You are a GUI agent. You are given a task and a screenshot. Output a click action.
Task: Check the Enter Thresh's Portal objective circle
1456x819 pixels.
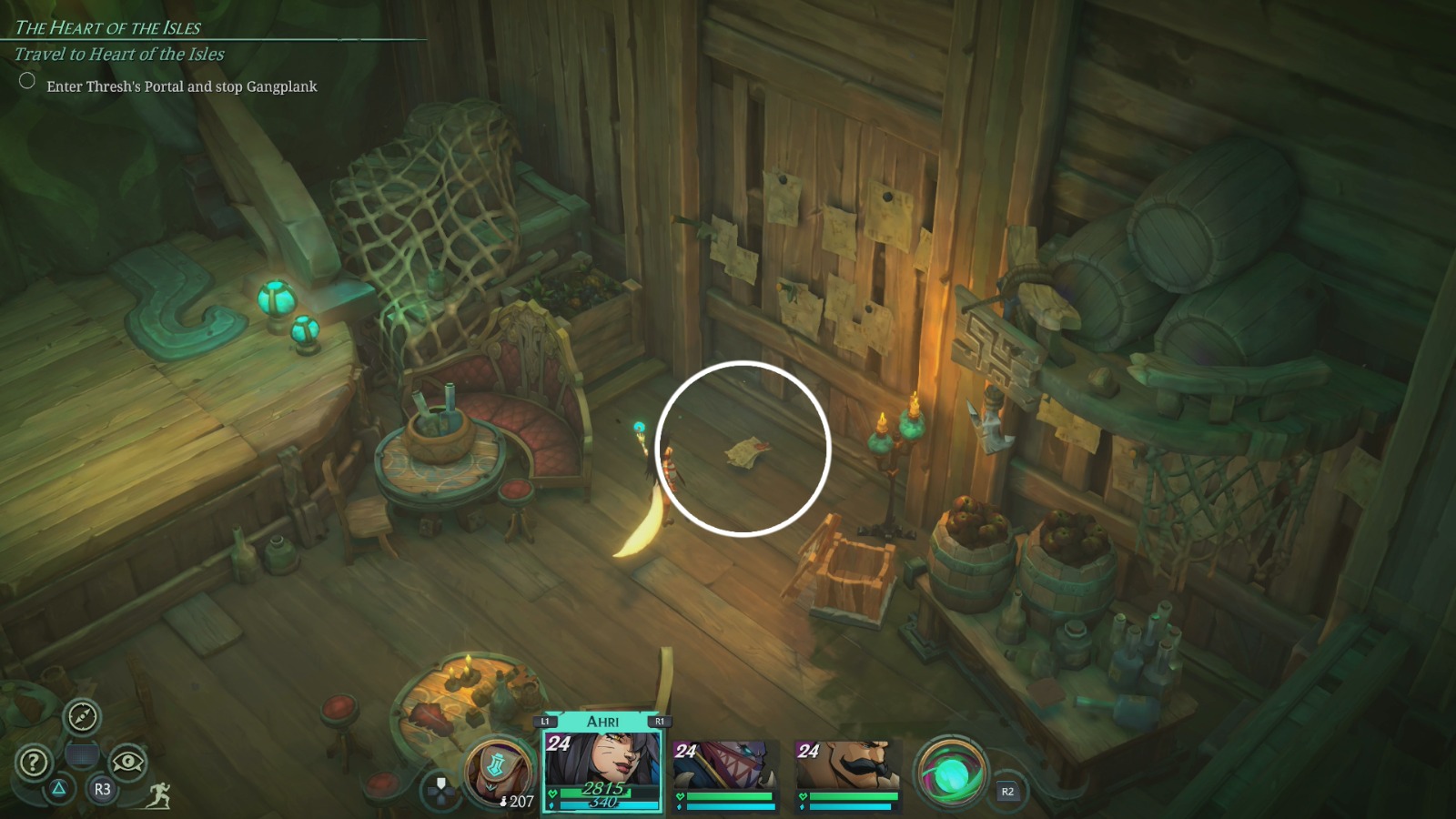26,83
